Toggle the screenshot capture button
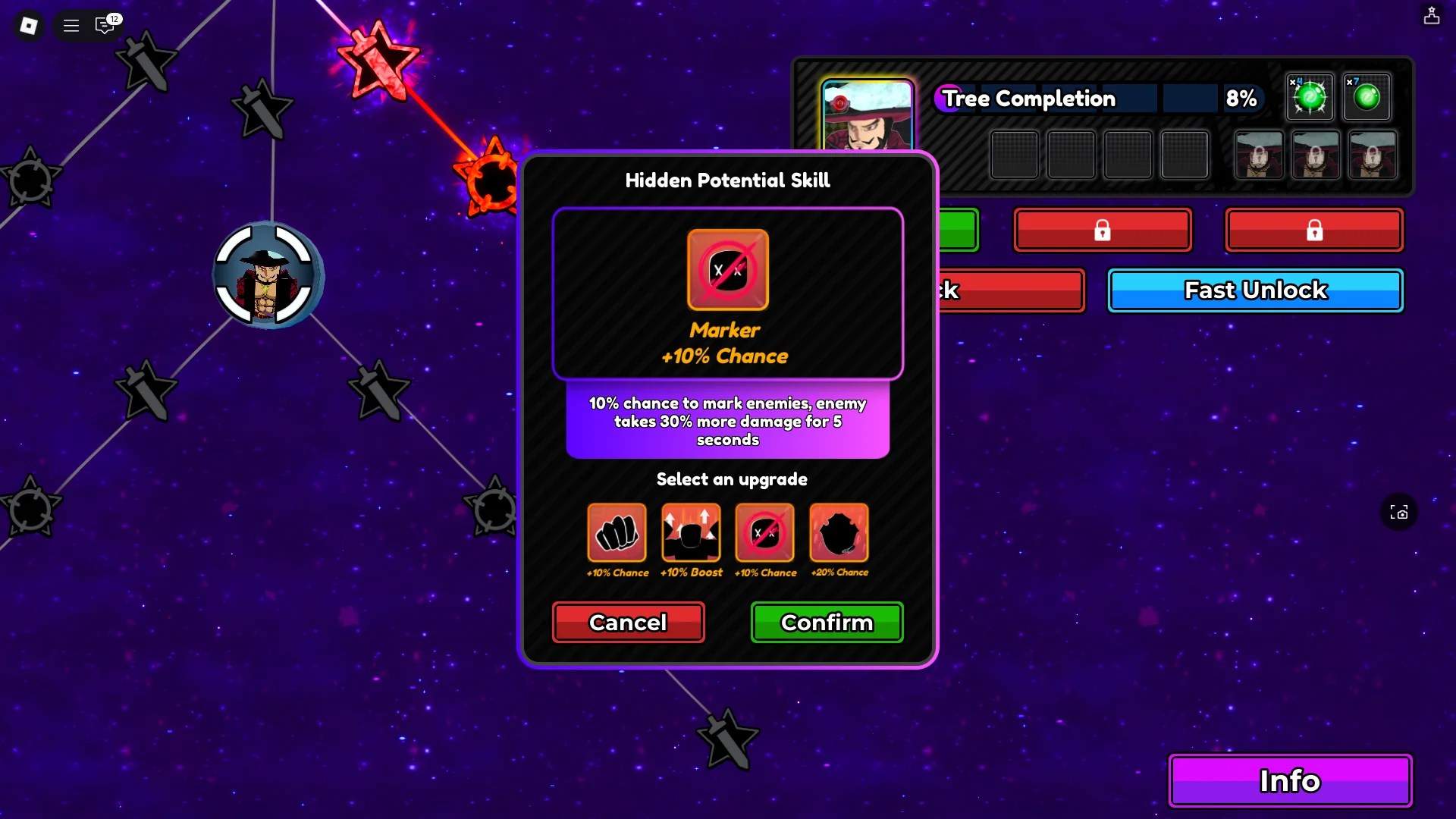Image resolution: width=1456 pixels, height=819 pixels. [1399, 513]
